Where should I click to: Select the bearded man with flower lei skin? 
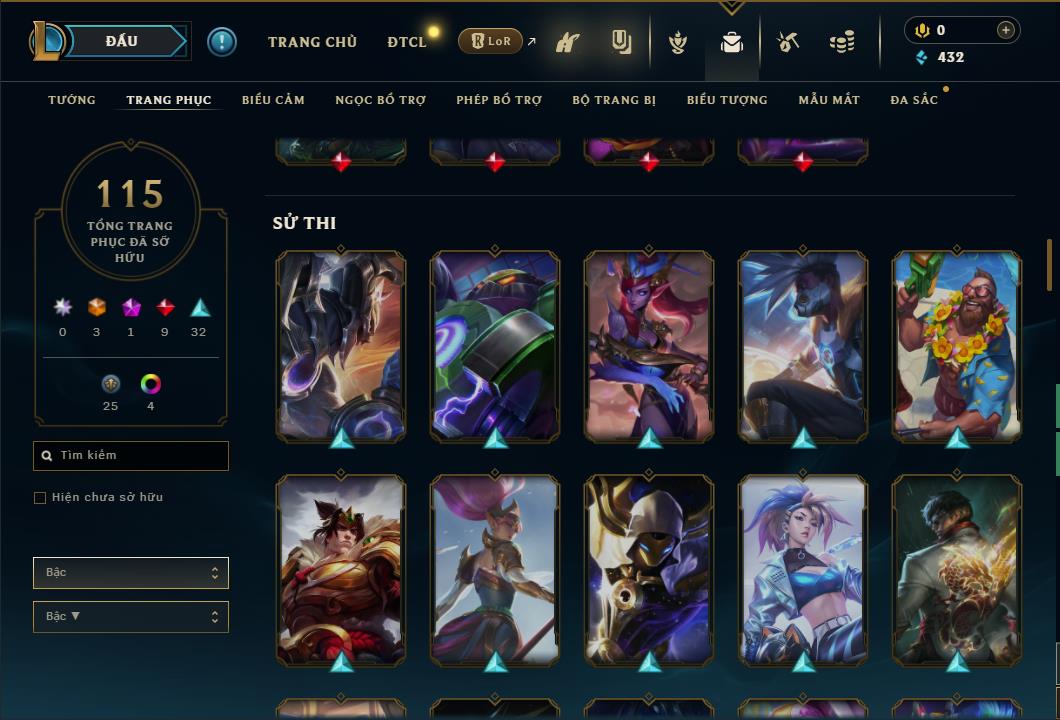pyautogui.click(x=957, y=345)
